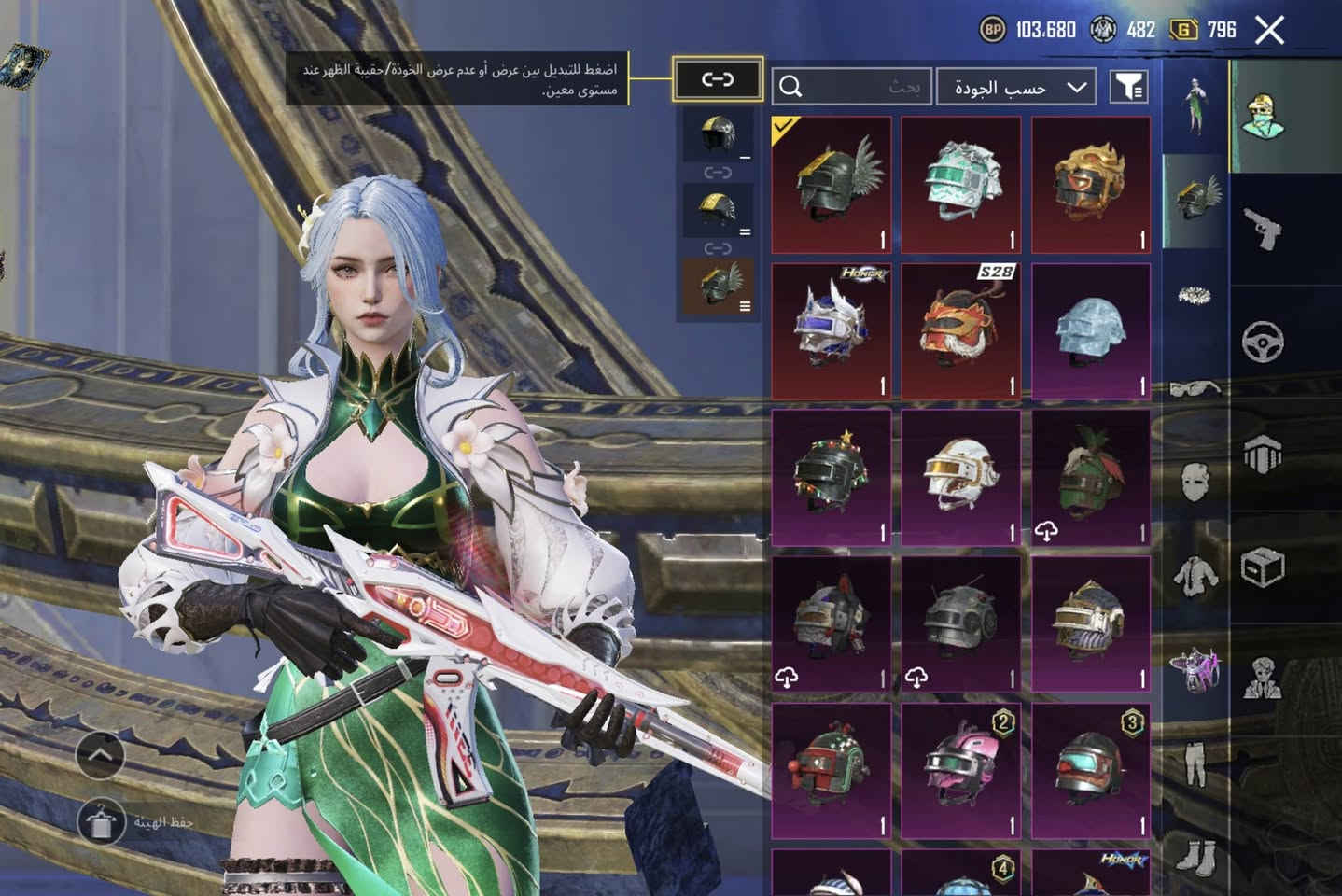Image resolution: width=1342 pixels, height=896 pixels.
Task: Toggle the helmet display link button
Action: 717,79
